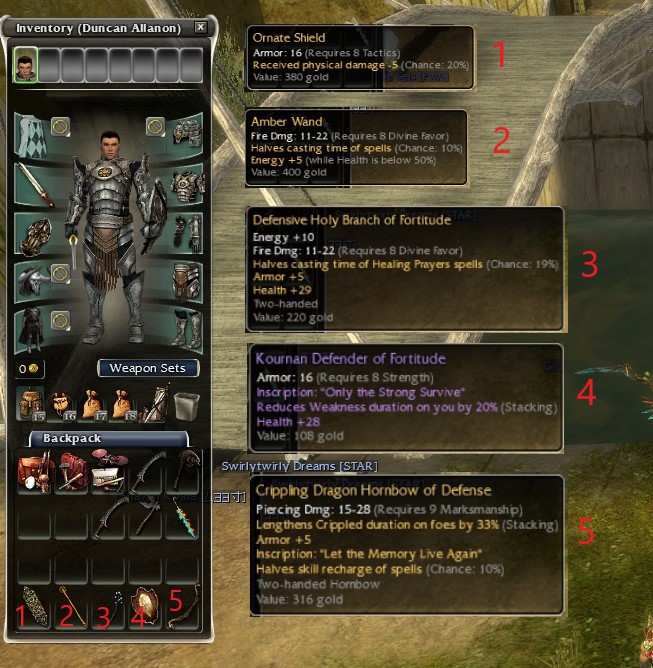The image size is (653, 668).
Task: Select the Backpack tab header
Action: 70,439
